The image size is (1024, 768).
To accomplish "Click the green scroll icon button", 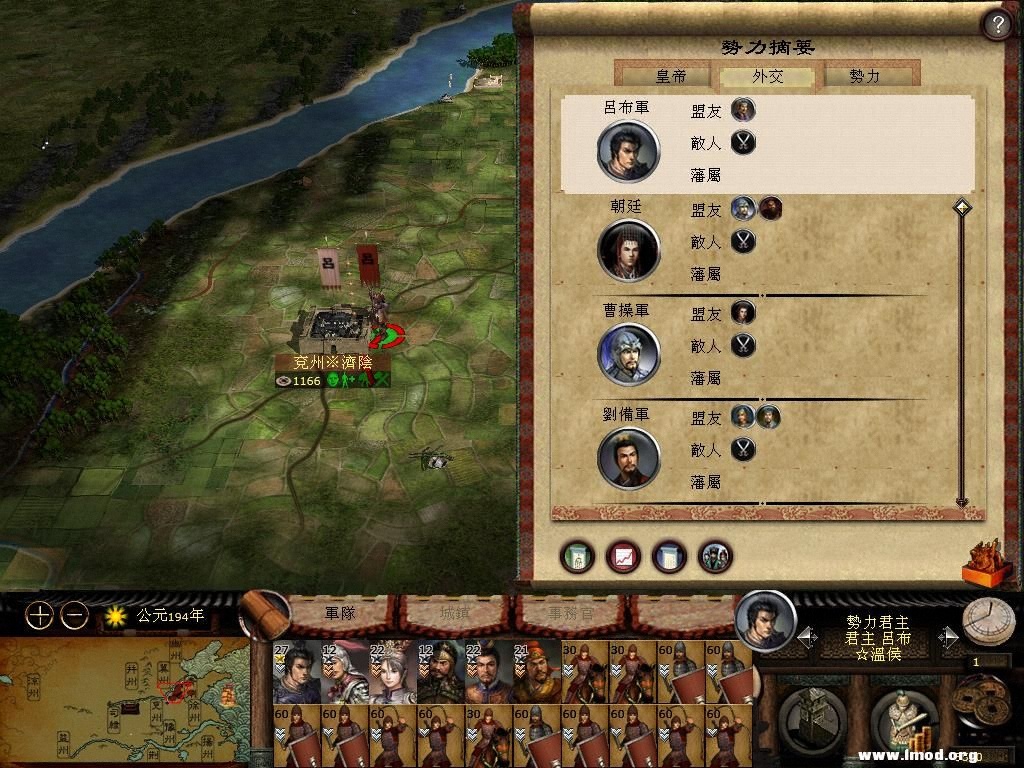I will [577, 556].
